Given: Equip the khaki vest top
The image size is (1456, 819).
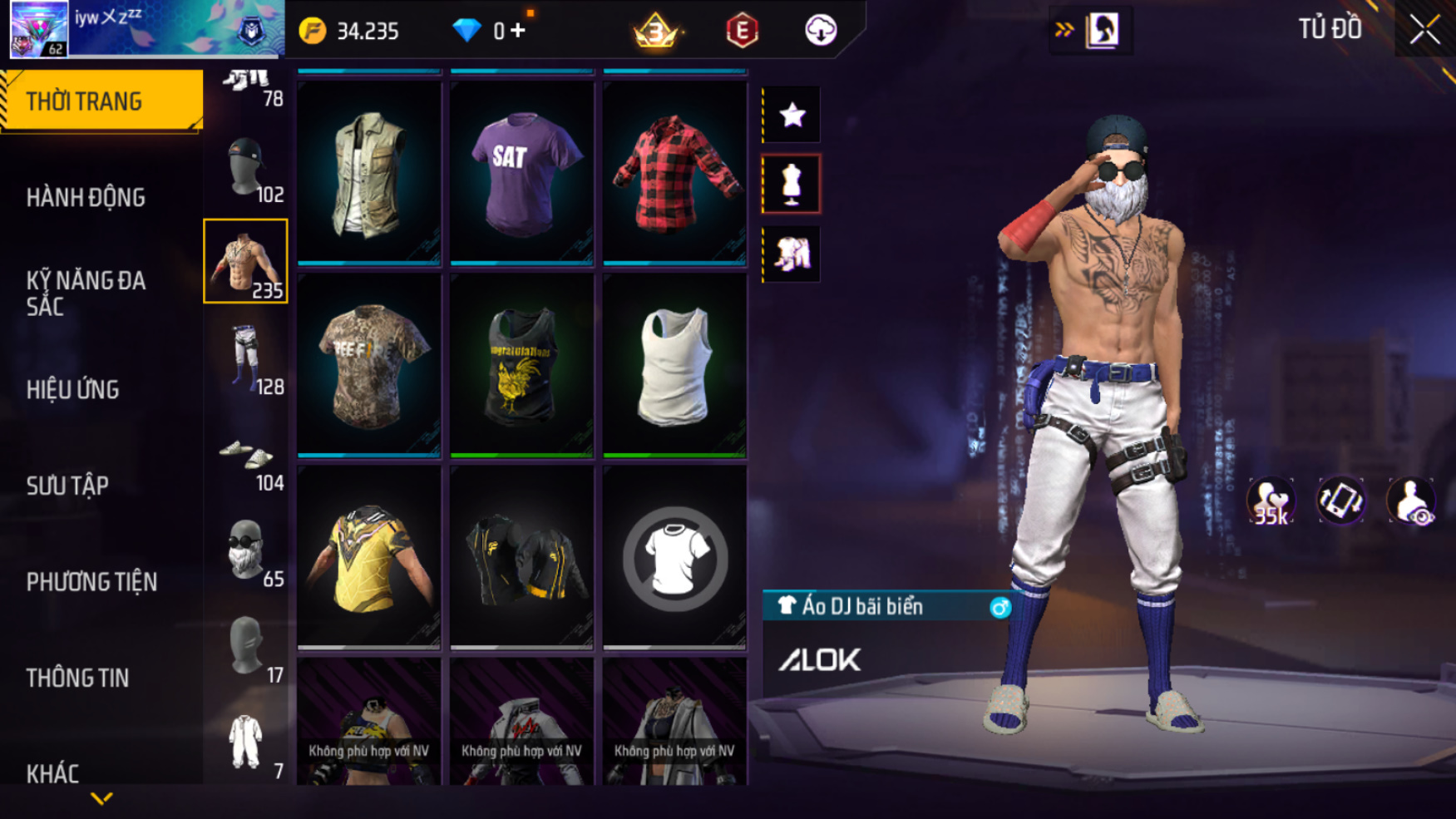Looking at the screenshot, I should coord(369,172).
